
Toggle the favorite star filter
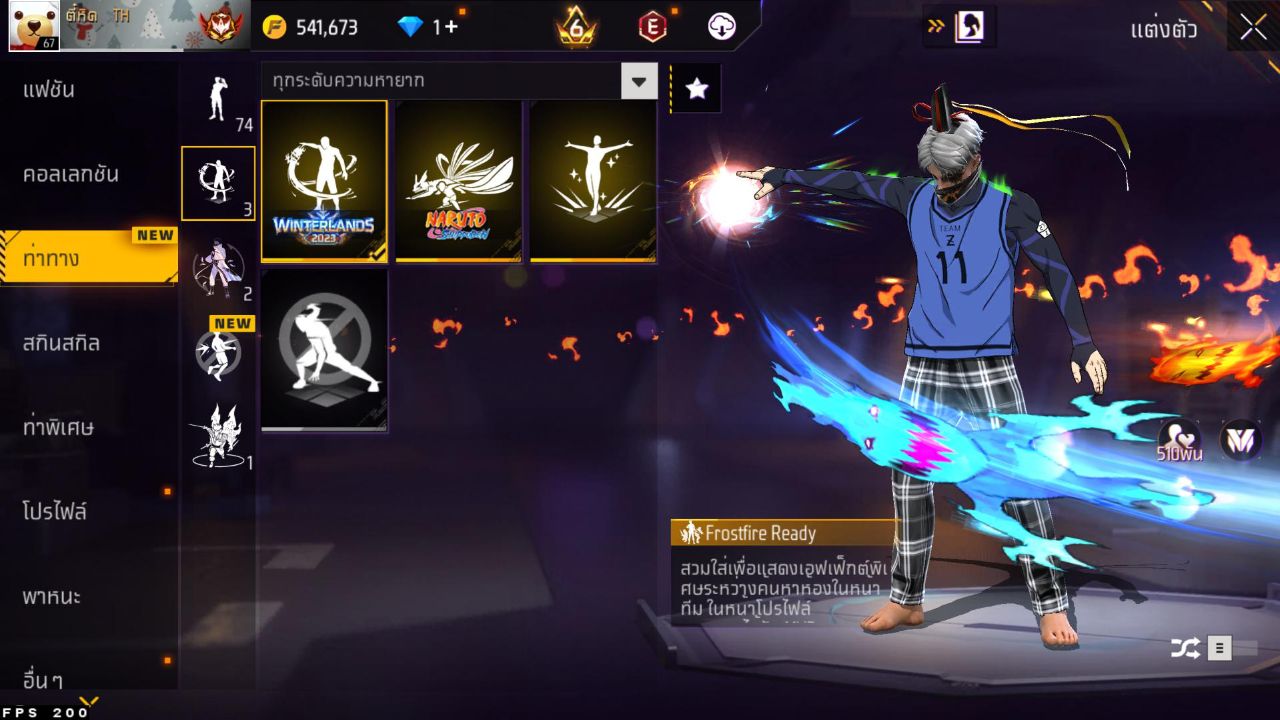click(696, 88)
